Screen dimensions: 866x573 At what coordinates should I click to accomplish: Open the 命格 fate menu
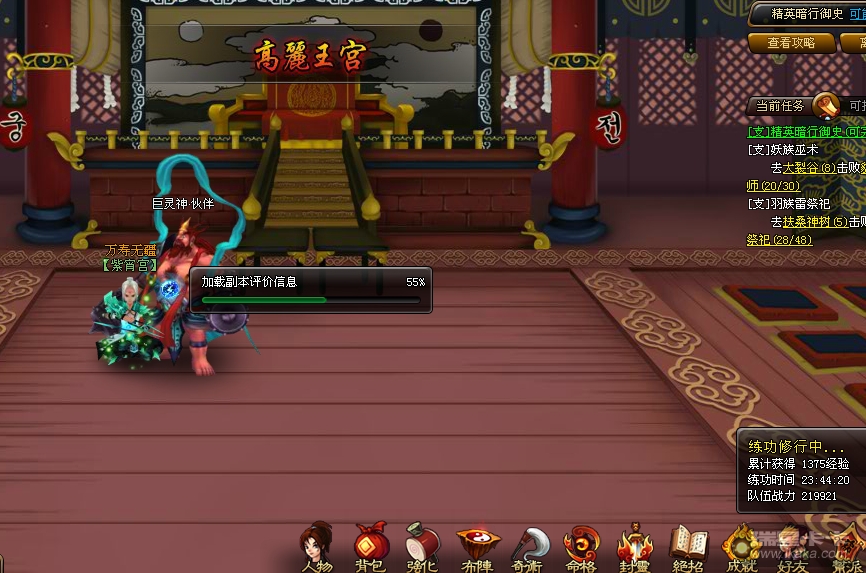582,546
